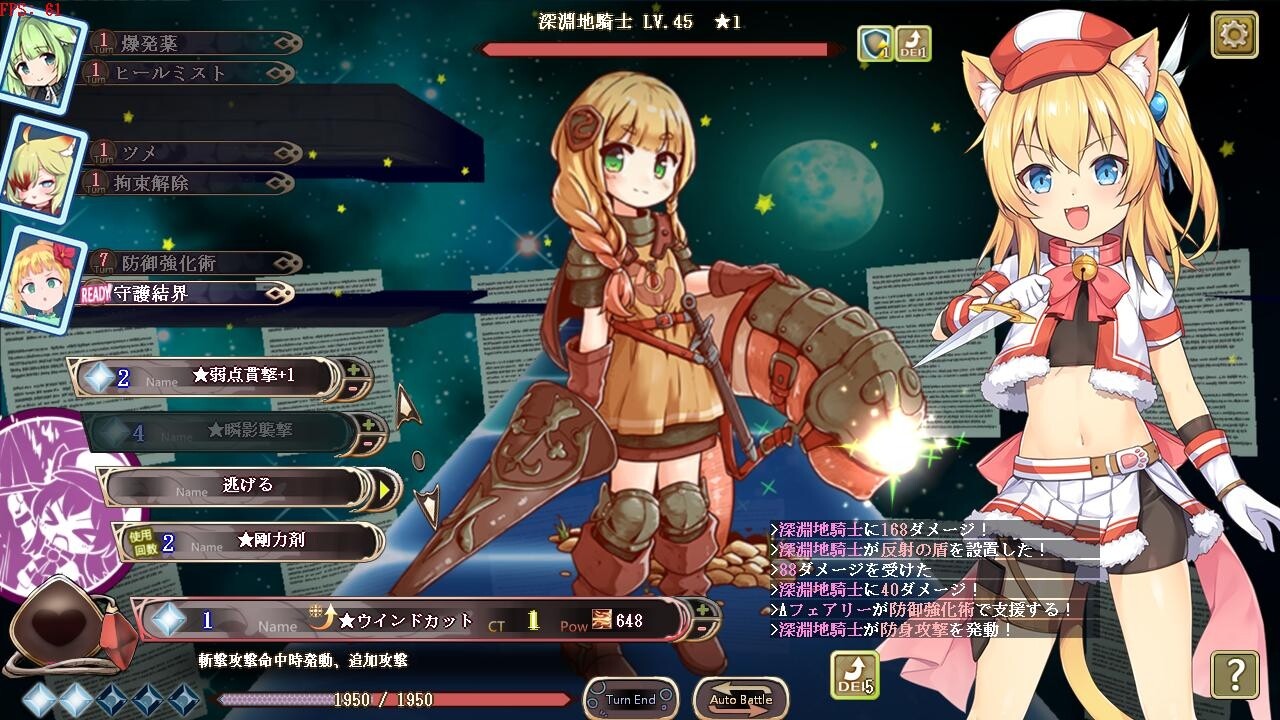Viewport: 1280px width, 720px height.
Task: Activate the READY 守護結界 skill
Action: pyautogui.click(x=180, y=294)
